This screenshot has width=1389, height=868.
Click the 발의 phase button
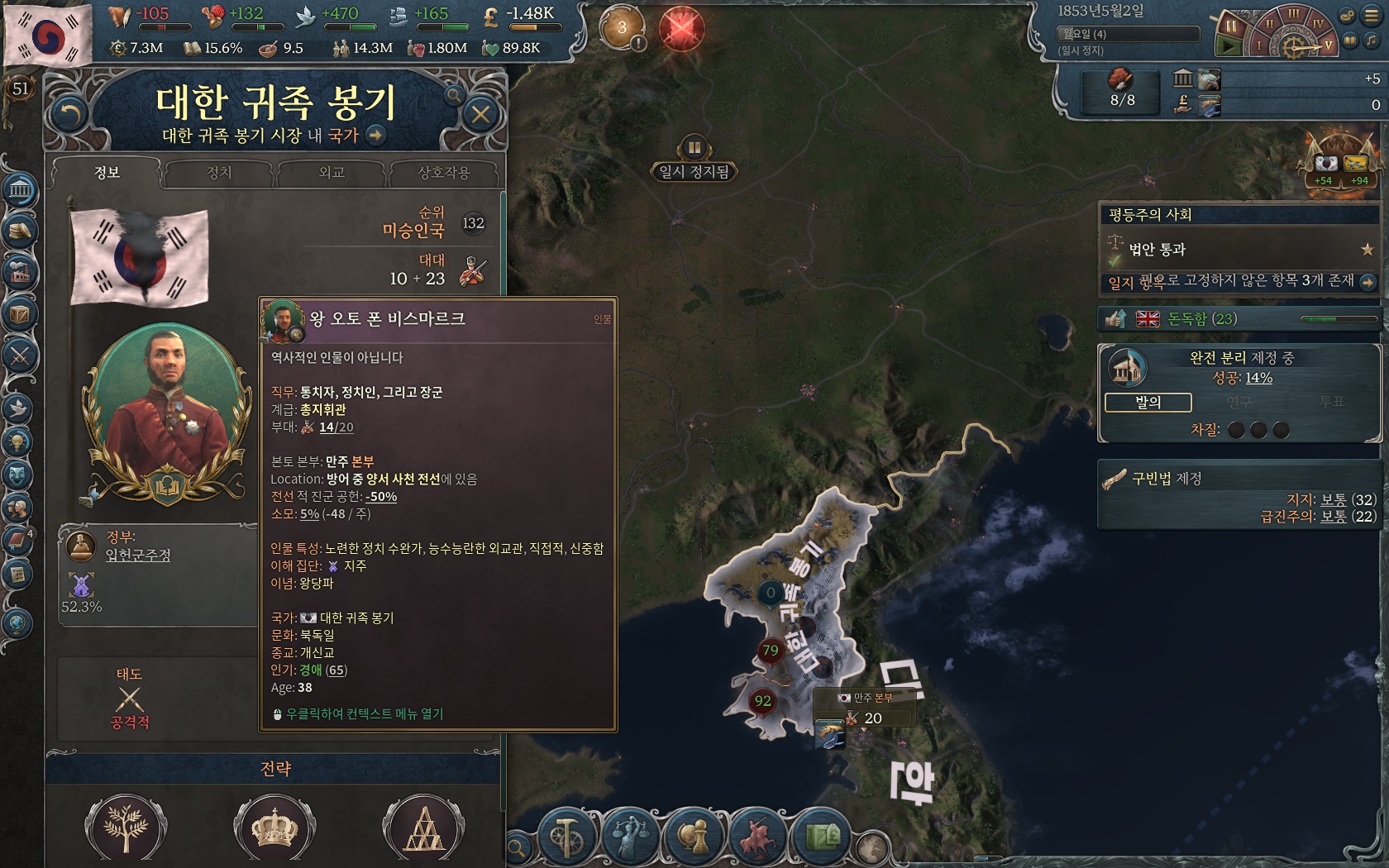coord(1148,403)
